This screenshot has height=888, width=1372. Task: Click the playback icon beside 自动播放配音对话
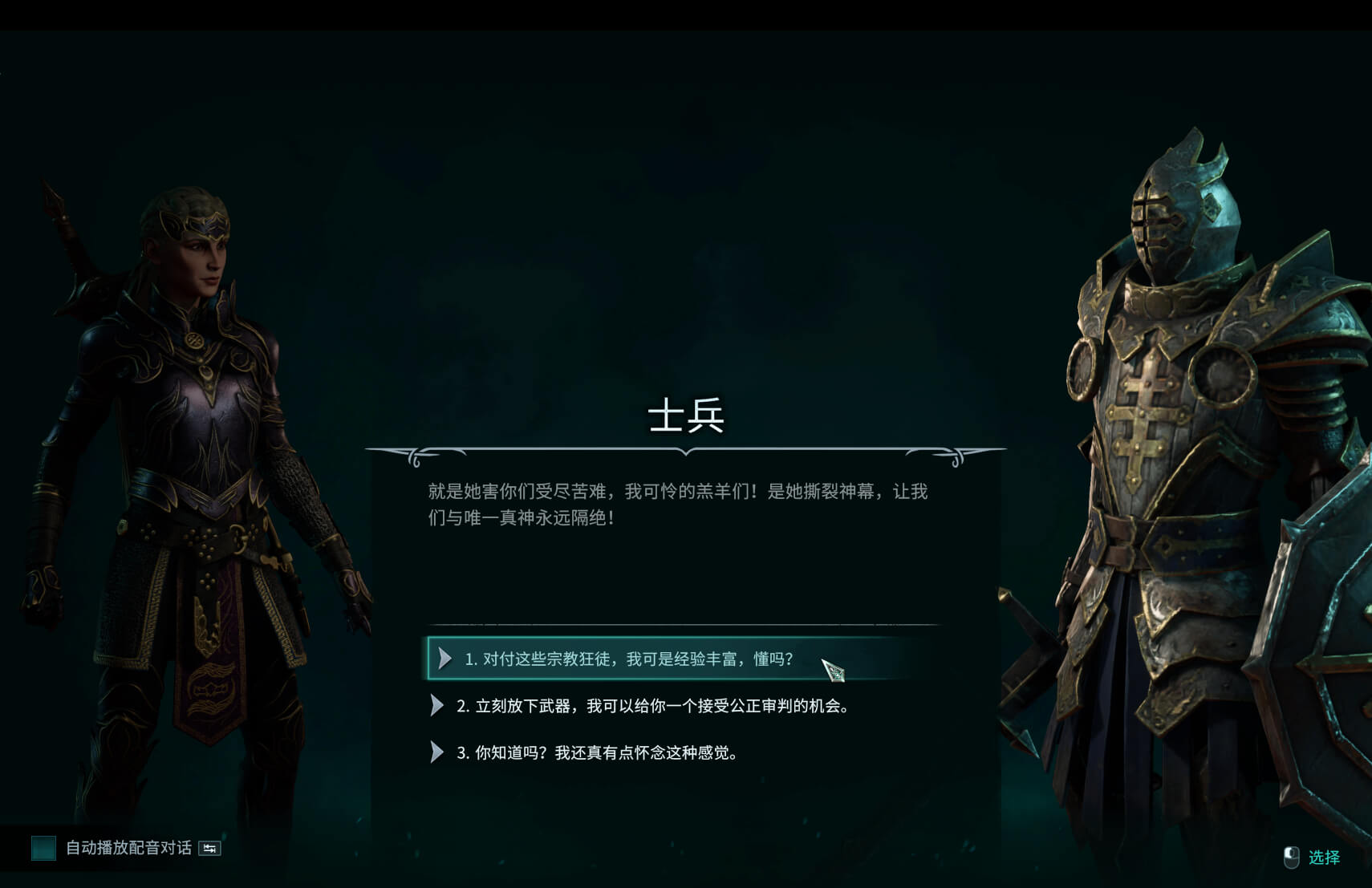(x=209, y=849)
